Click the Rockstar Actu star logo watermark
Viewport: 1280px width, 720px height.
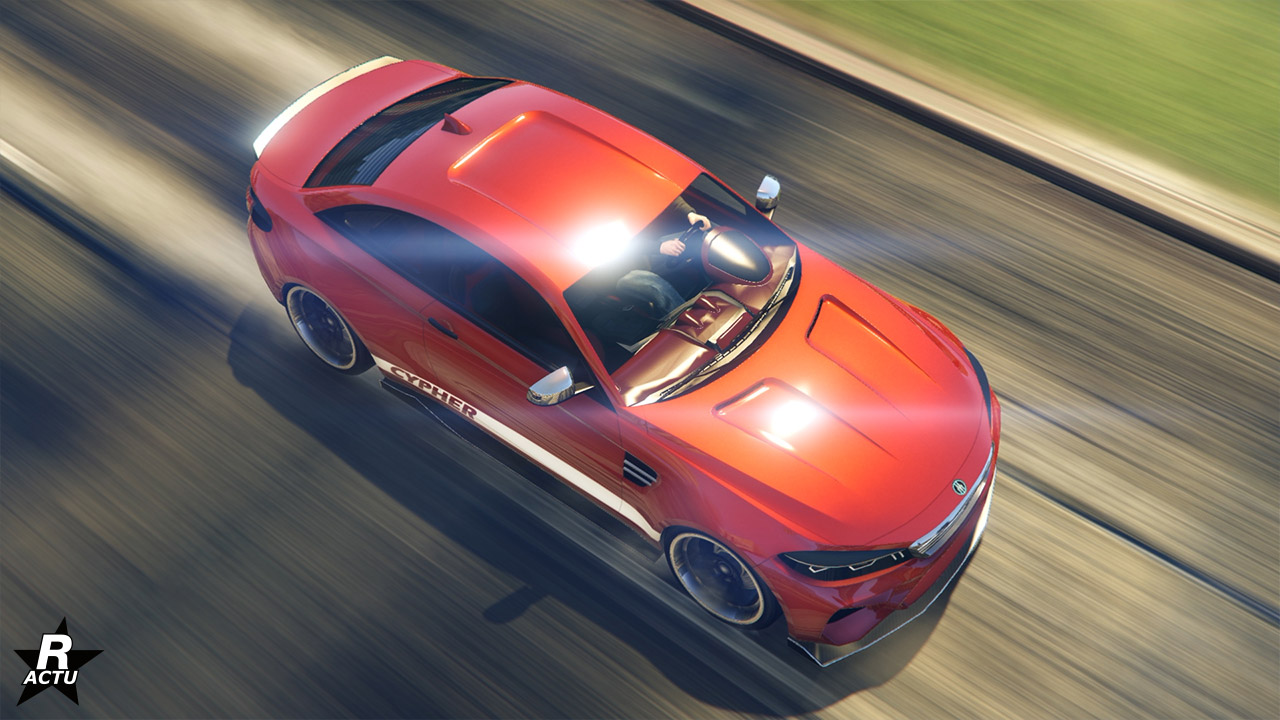pyautogui.click(x=57, y=660)
